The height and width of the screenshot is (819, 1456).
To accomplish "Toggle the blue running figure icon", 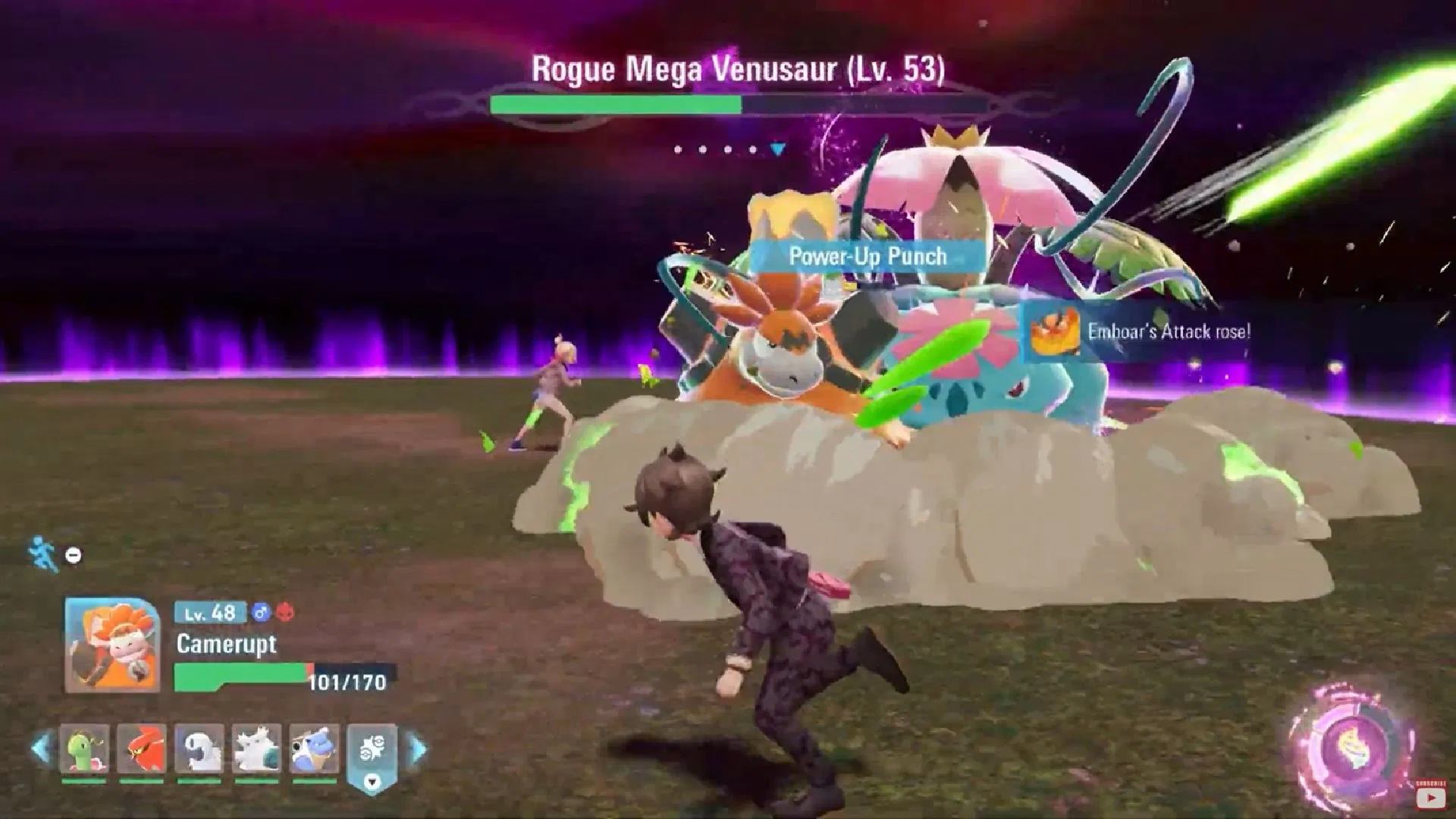I will point(43,554).
